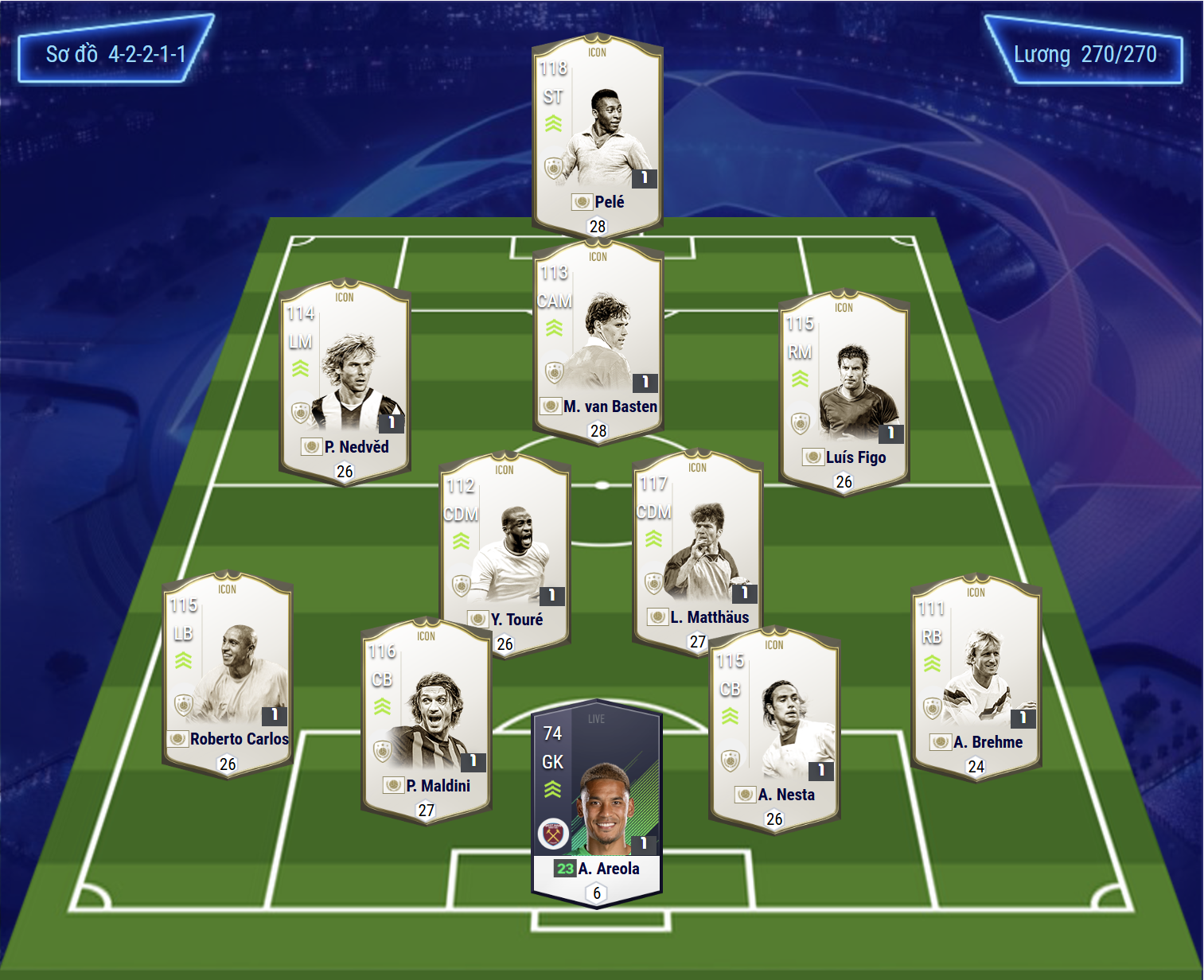Open the Sơ đồ 4-2-2-1-1 formation panel
Image resolution: width=1204 pixels, height=980 pixels.
116,54
